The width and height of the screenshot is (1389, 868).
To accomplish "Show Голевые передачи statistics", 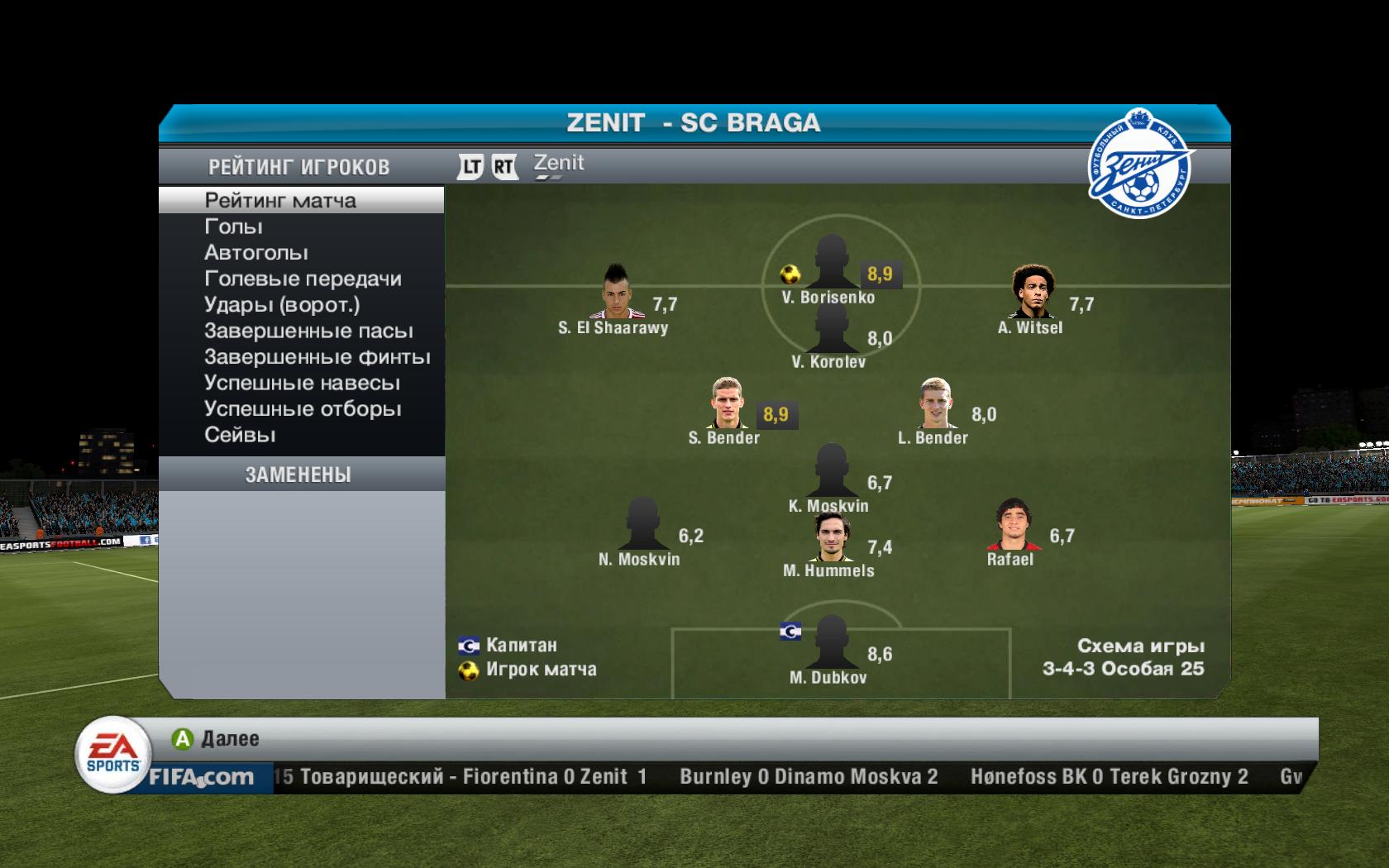I will click(303, 279).
